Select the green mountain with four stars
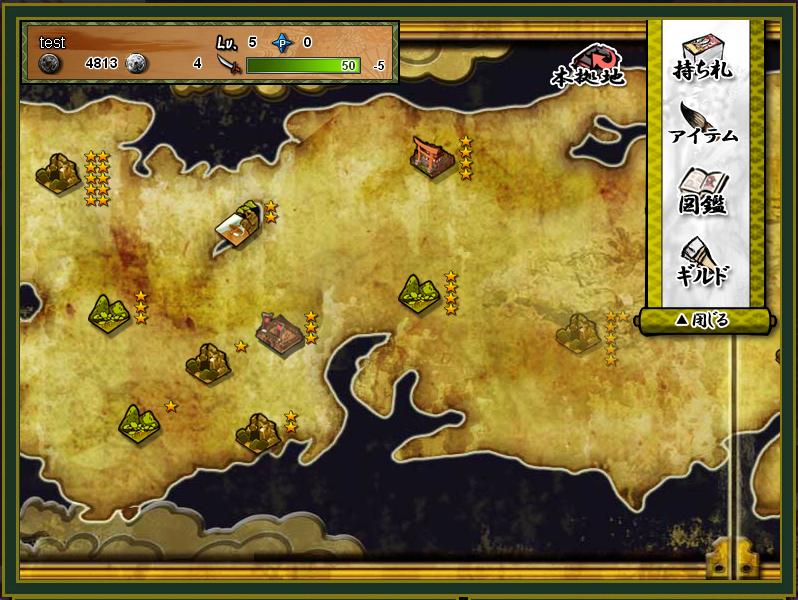798x600 pixels. click(x=419, y=293)
